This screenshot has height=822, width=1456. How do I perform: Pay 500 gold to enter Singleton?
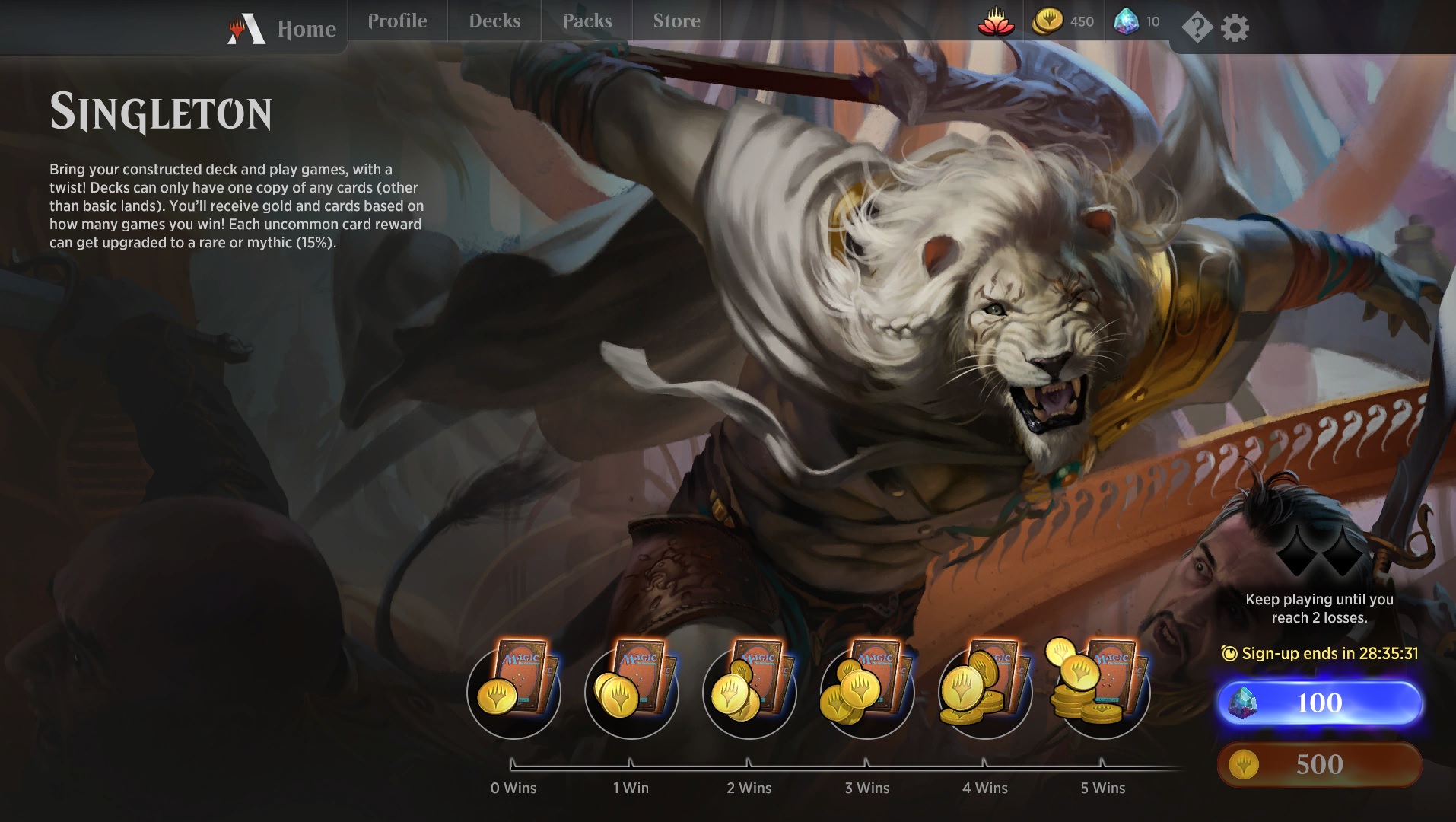(x=1319, y=764)
